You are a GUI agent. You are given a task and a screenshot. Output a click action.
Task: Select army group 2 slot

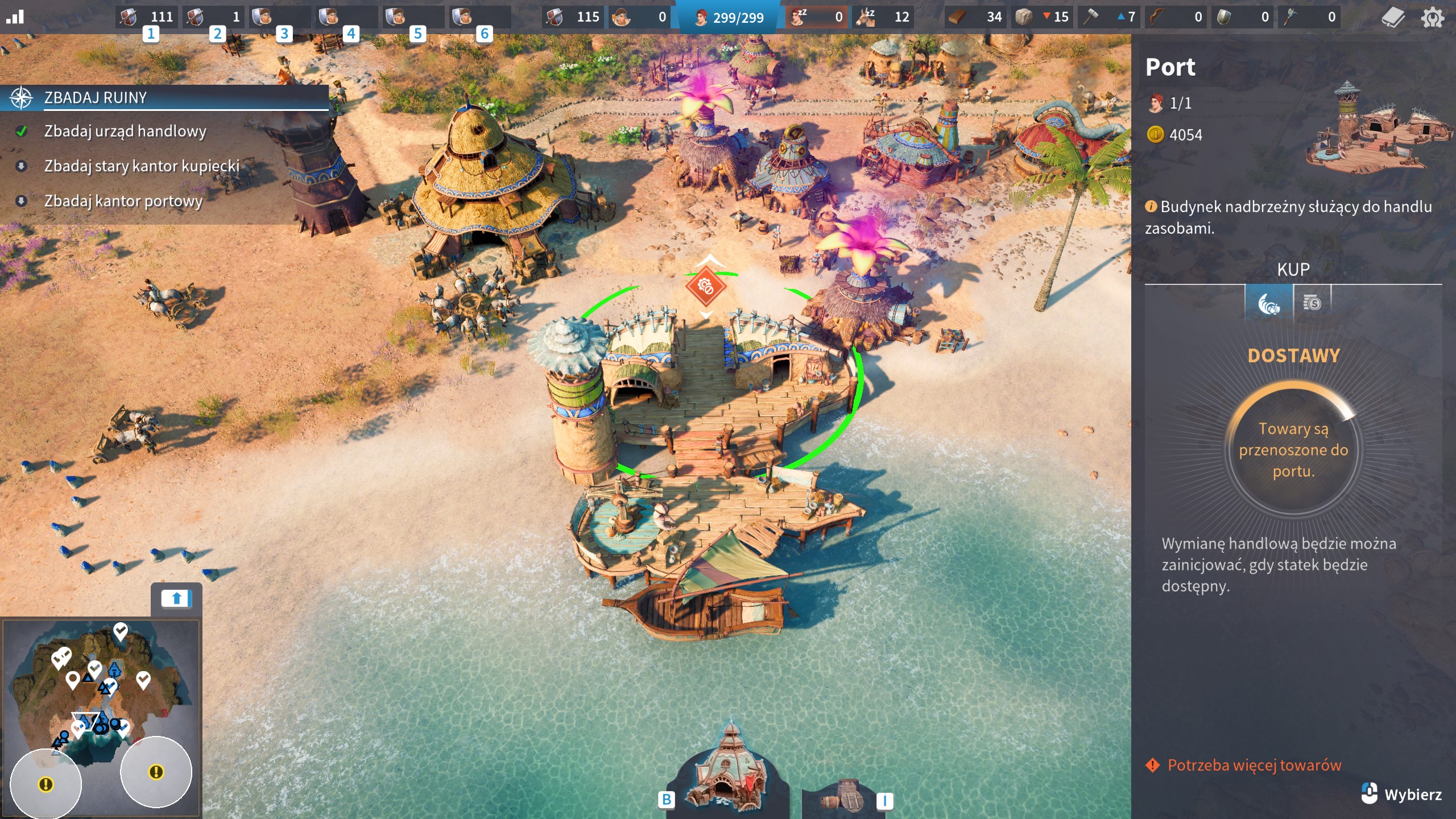(214, 17)
